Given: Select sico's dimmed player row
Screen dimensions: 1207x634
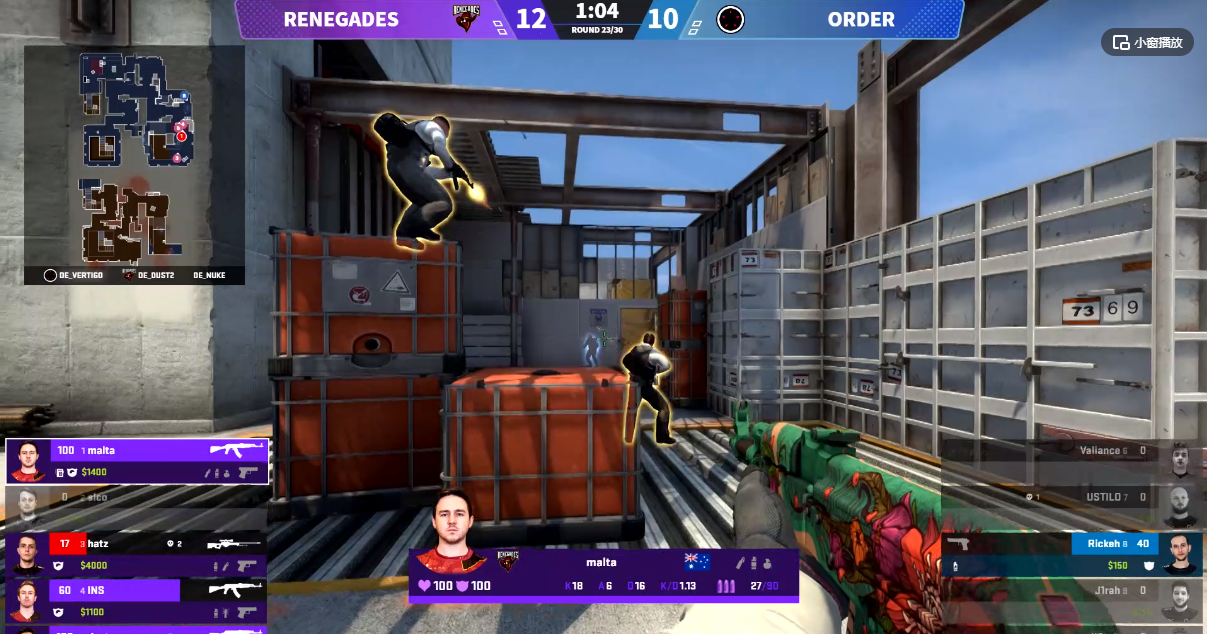Looking at the screenshot, I should 137,507.
